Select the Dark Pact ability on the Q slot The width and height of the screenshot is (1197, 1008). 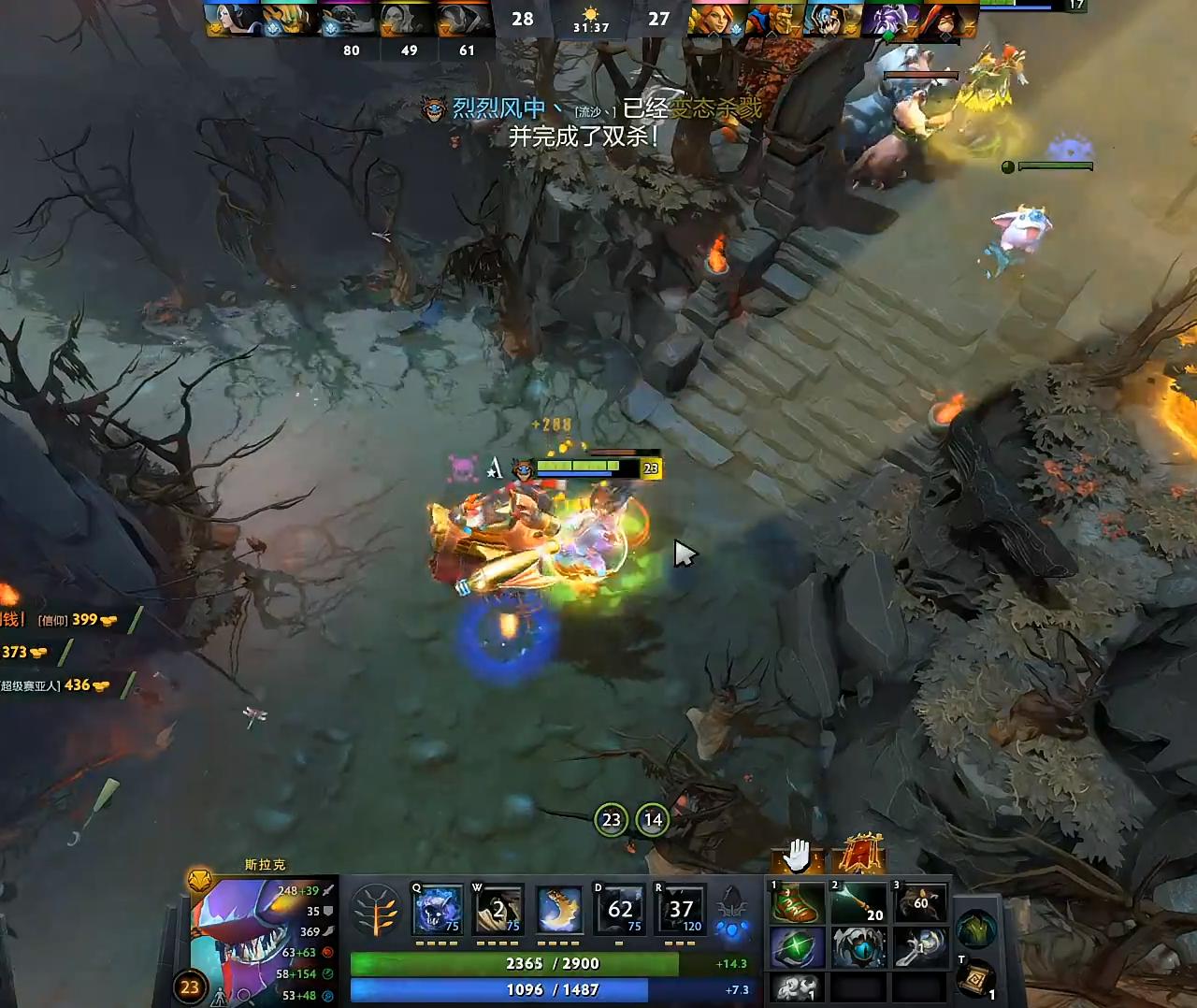coord(436,909)
